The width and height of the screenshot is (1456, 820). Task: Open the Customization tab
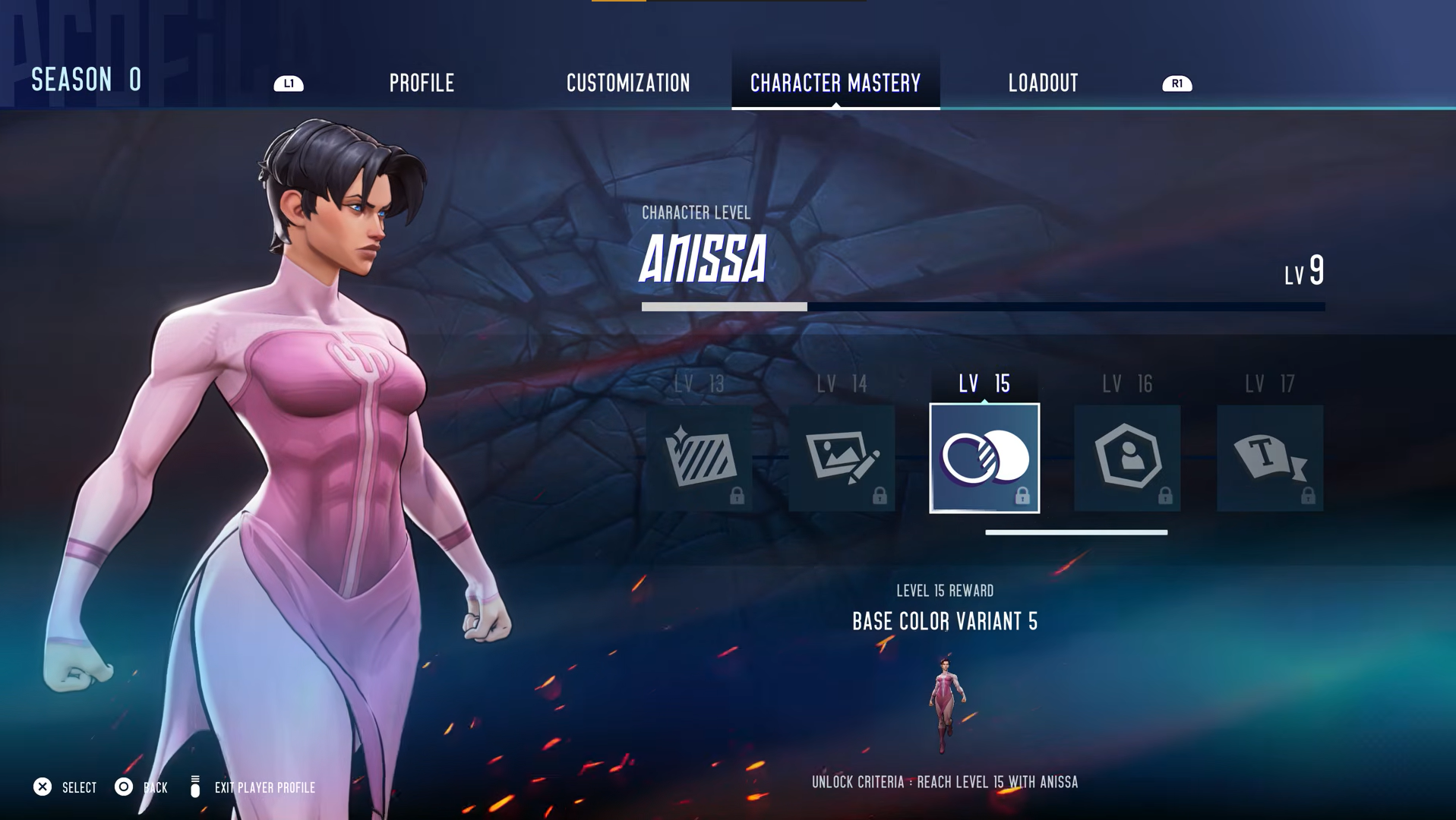coord(628,83)
